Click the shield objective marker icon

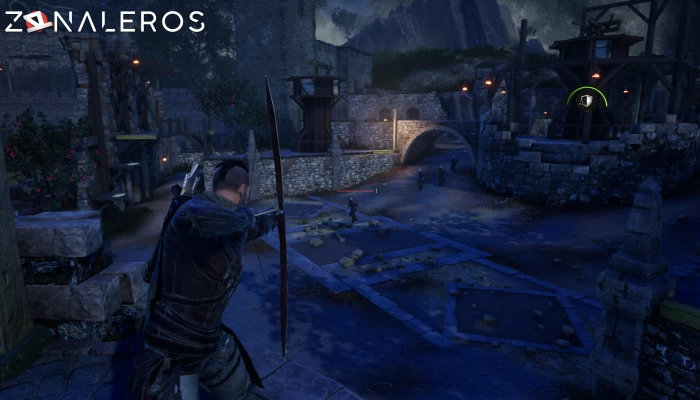(587, 100)
